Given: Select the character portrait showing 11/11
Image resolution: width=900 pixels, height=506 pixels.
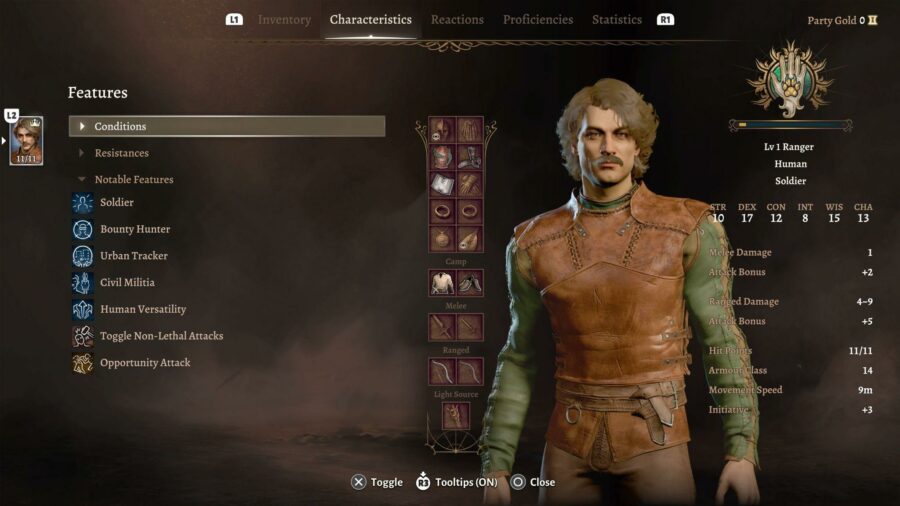Looking at the screenshot, I should tap(26, 141).
